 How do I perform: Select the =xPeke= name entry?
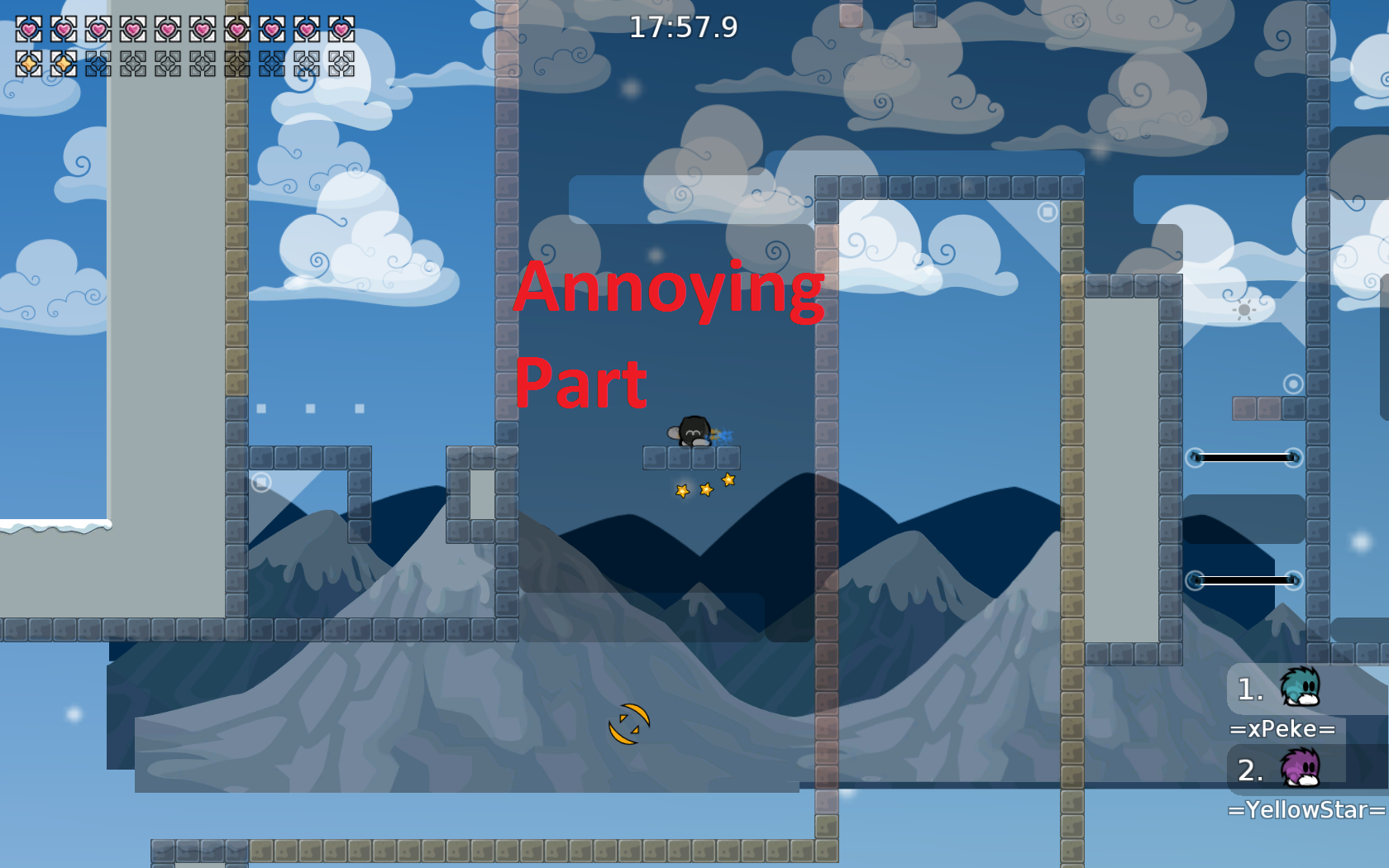[x=1282, y=728]
